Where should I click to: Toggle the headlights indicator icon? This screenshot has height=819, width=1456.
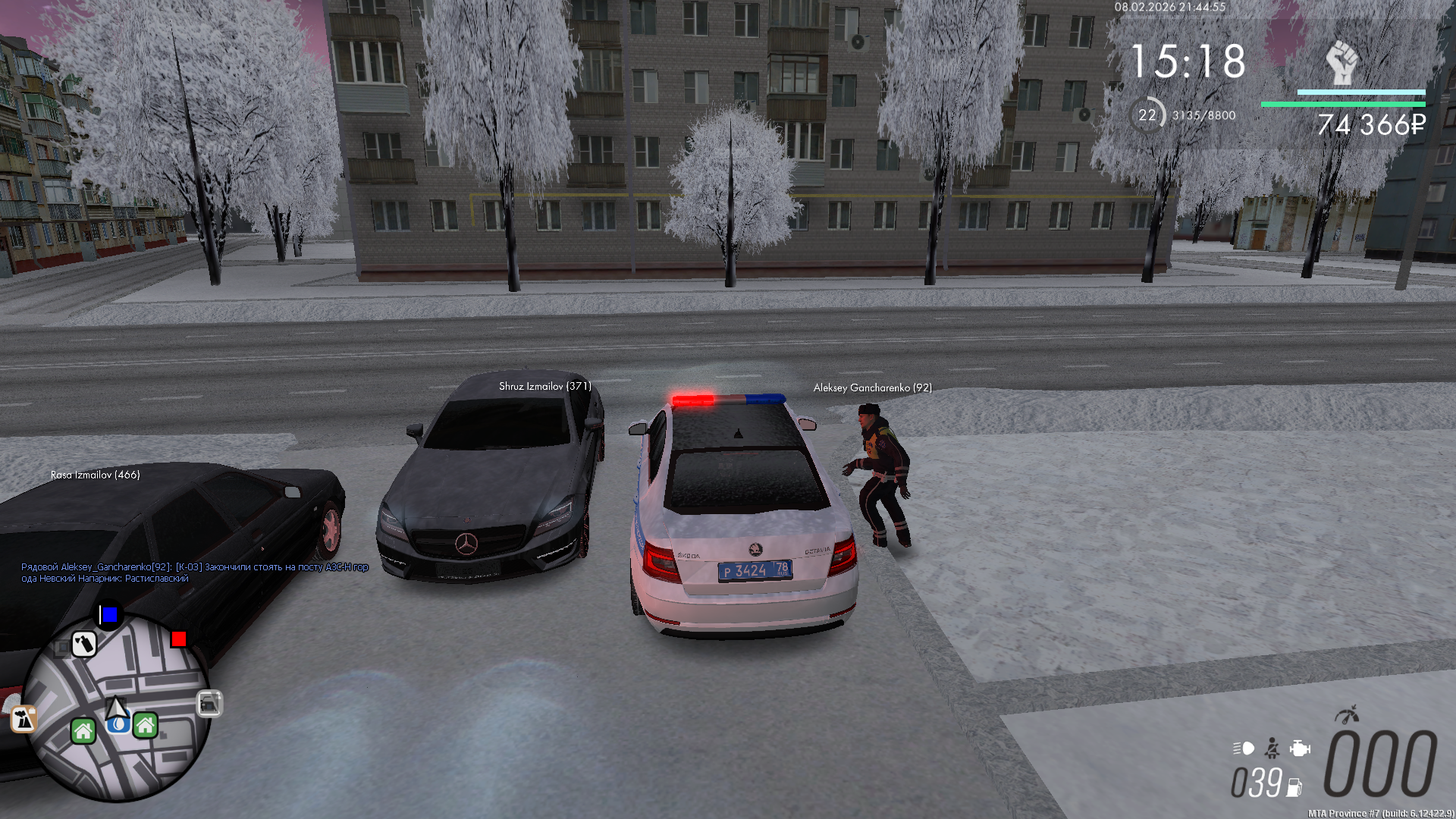[1244, 748]
